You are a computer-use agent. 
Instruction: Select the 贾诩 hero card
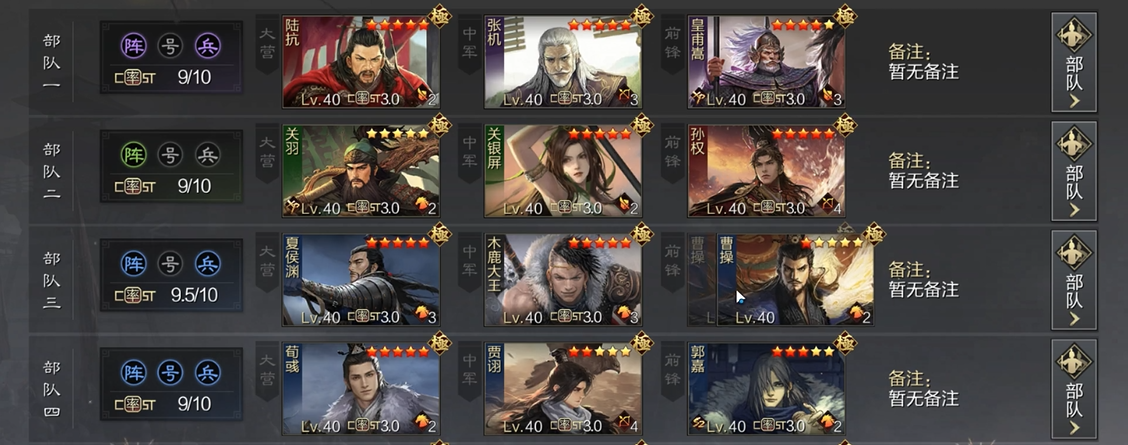(563, 389)
